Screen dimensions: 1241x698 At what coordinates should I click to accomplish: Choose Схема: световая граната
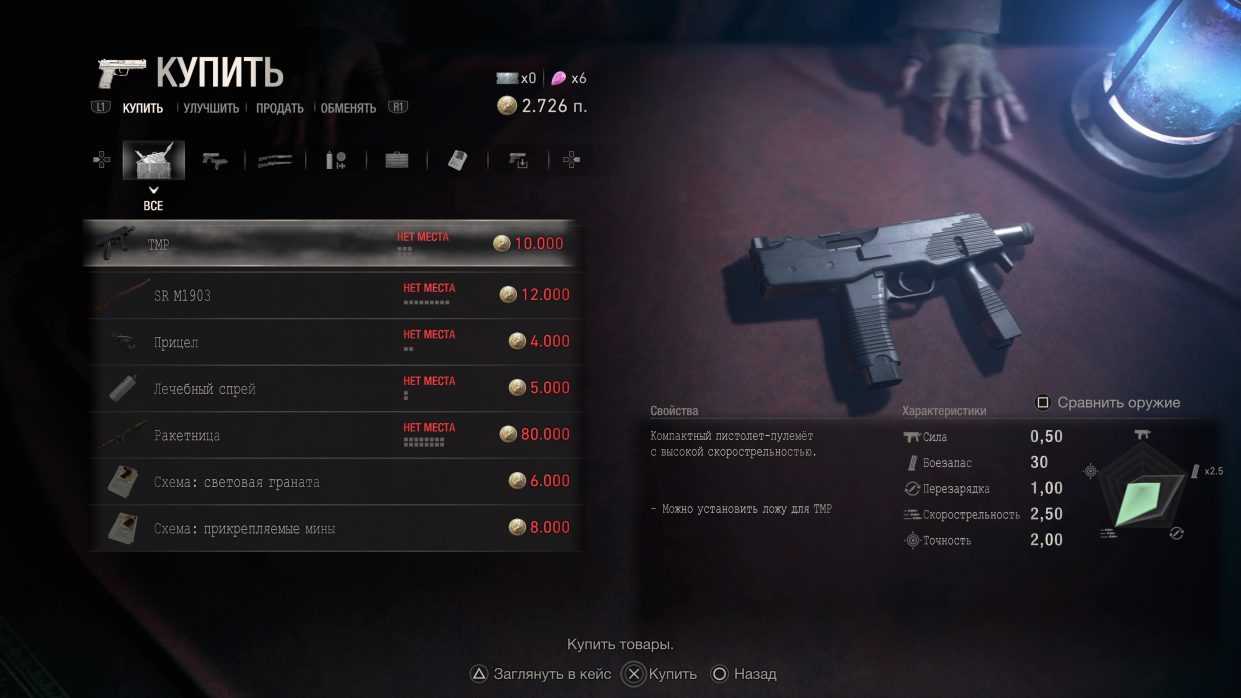[330, 481]
